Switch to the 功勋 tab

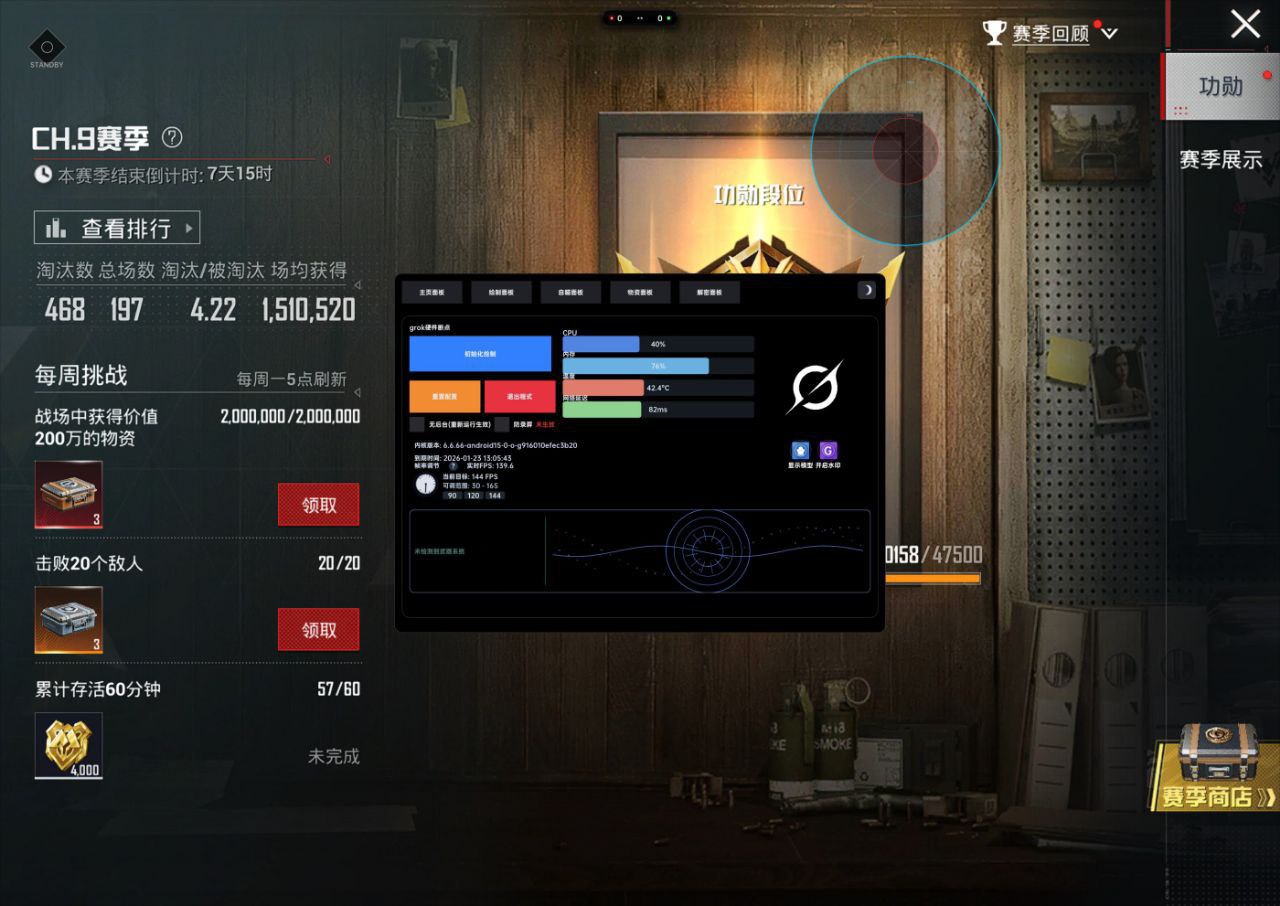(x=1220, y=87)
